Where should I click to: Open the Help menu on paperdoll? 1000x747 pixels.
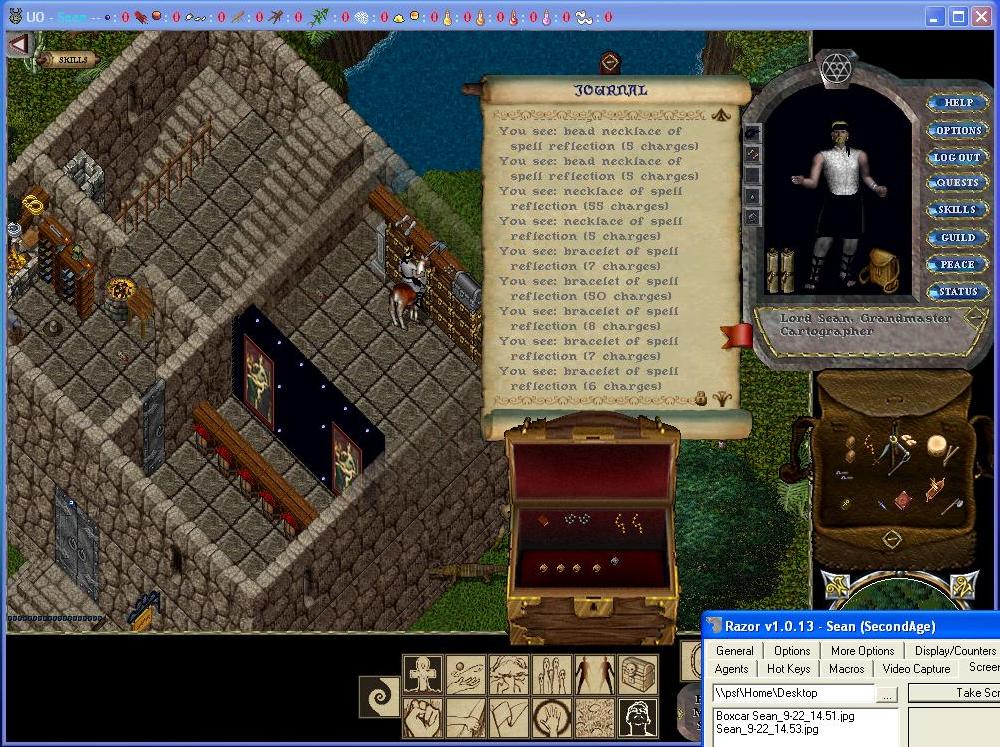click(x=958, y=103)
